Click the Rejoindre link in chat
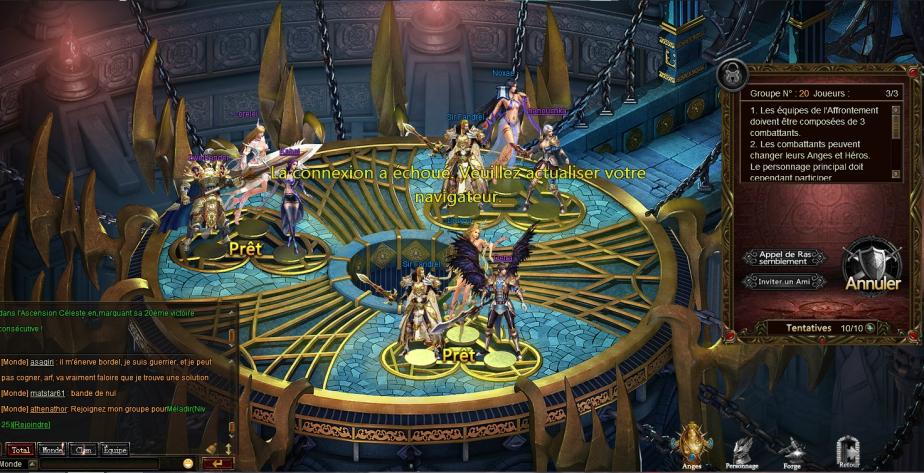Viewport: 924px width, 473px height. click(x=31, y=425)
